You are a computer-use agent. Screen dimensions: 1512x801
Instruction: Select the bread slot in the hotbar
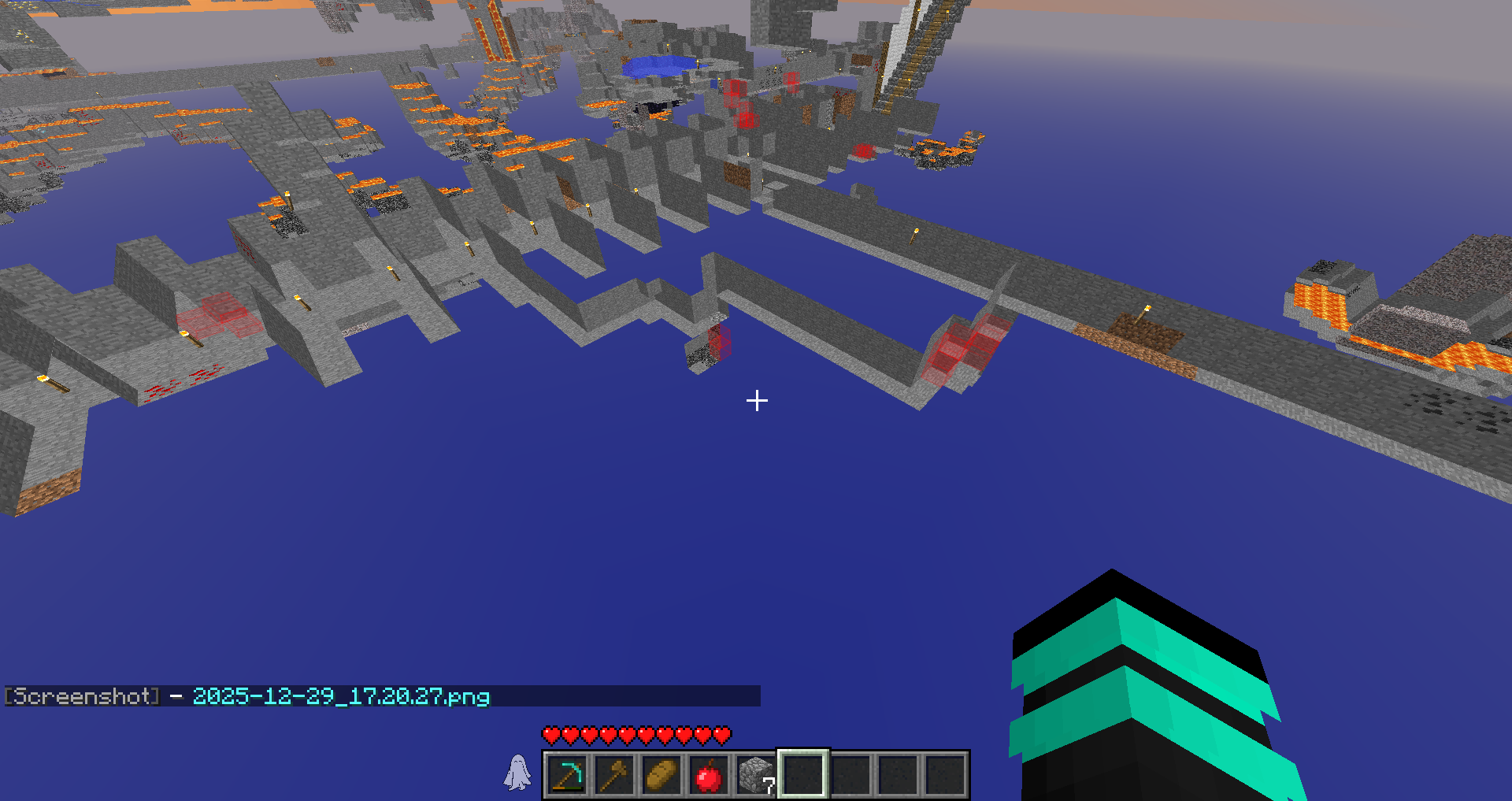coord(661,775)
